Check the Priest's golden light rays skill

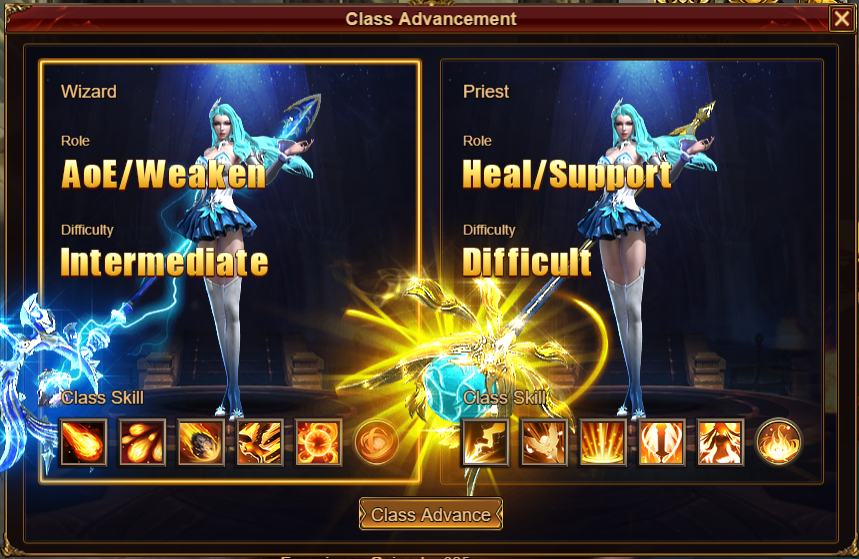pos(603,442)
